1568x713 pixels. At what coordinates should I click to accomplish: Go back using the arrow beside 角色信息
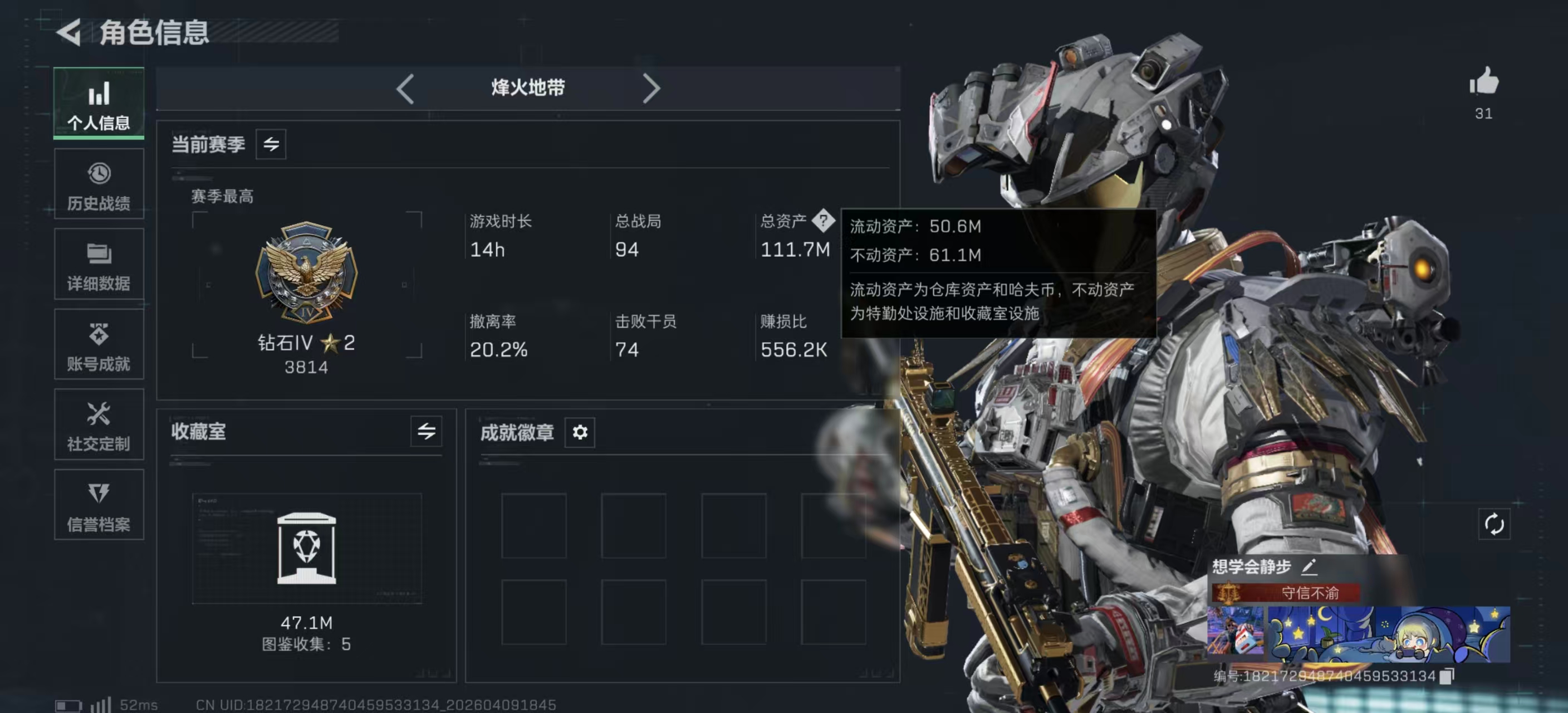click(69, 32)
